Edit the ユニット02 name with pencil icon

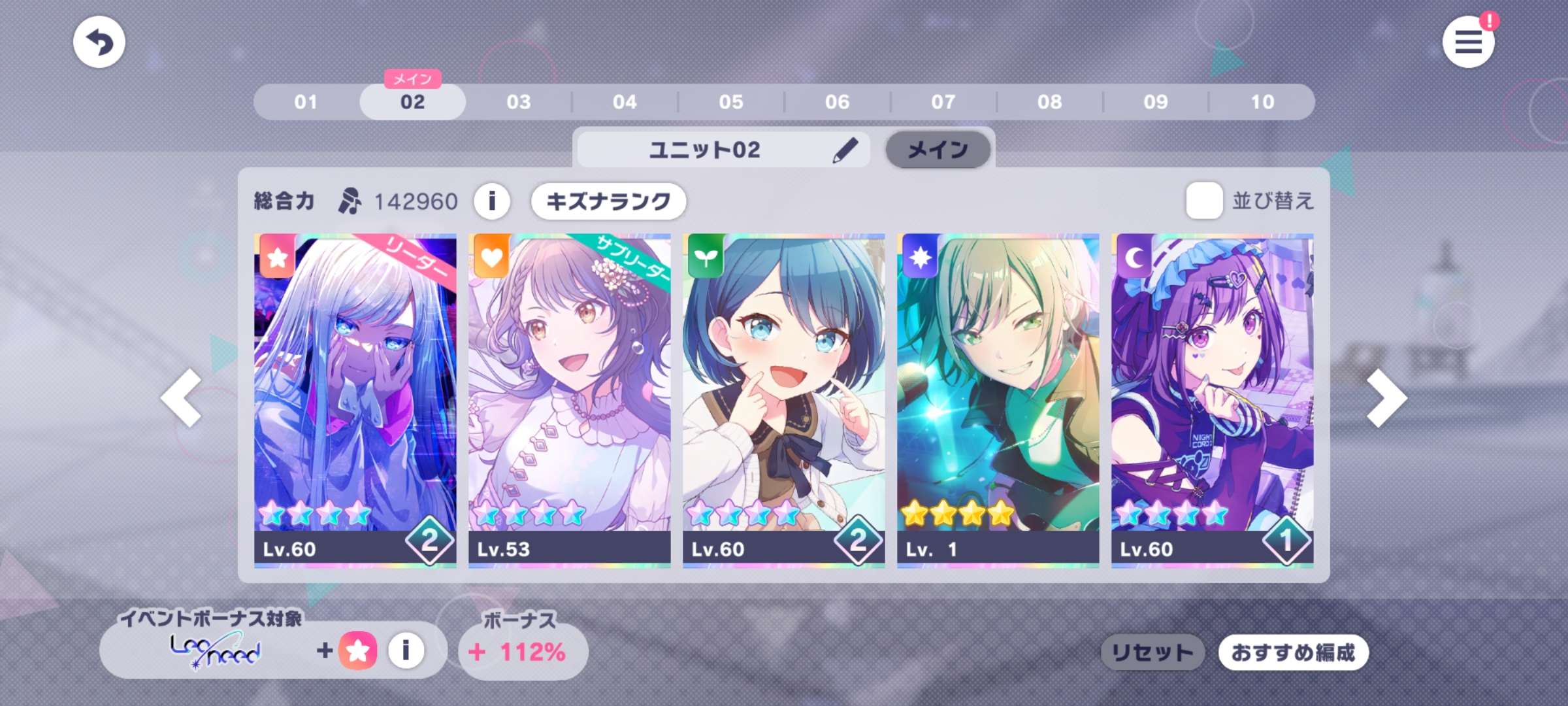coord(845,150)
